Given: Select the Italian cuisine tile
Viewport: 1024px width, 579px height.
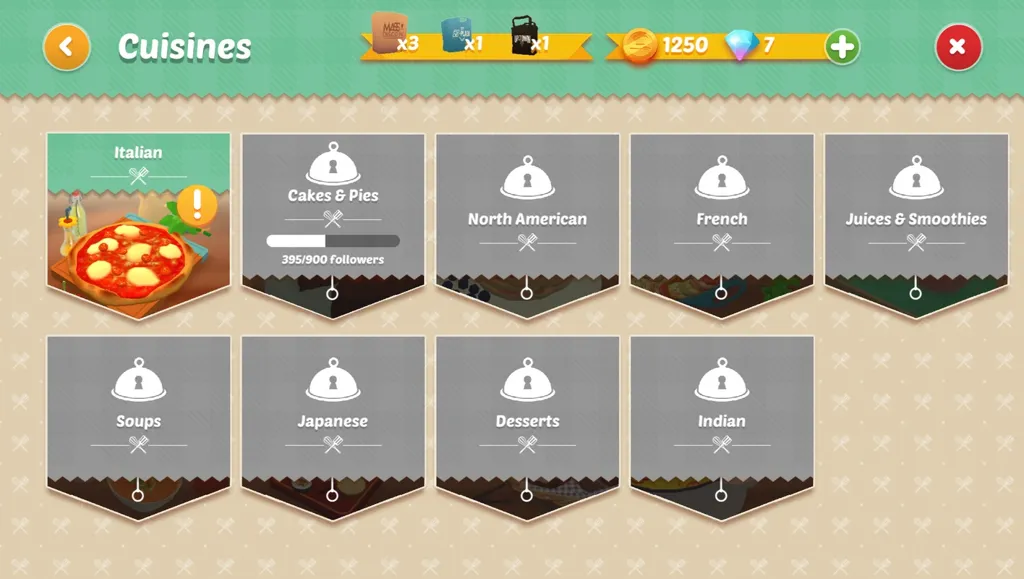Looking at the screenshot, I should (138, 225).
